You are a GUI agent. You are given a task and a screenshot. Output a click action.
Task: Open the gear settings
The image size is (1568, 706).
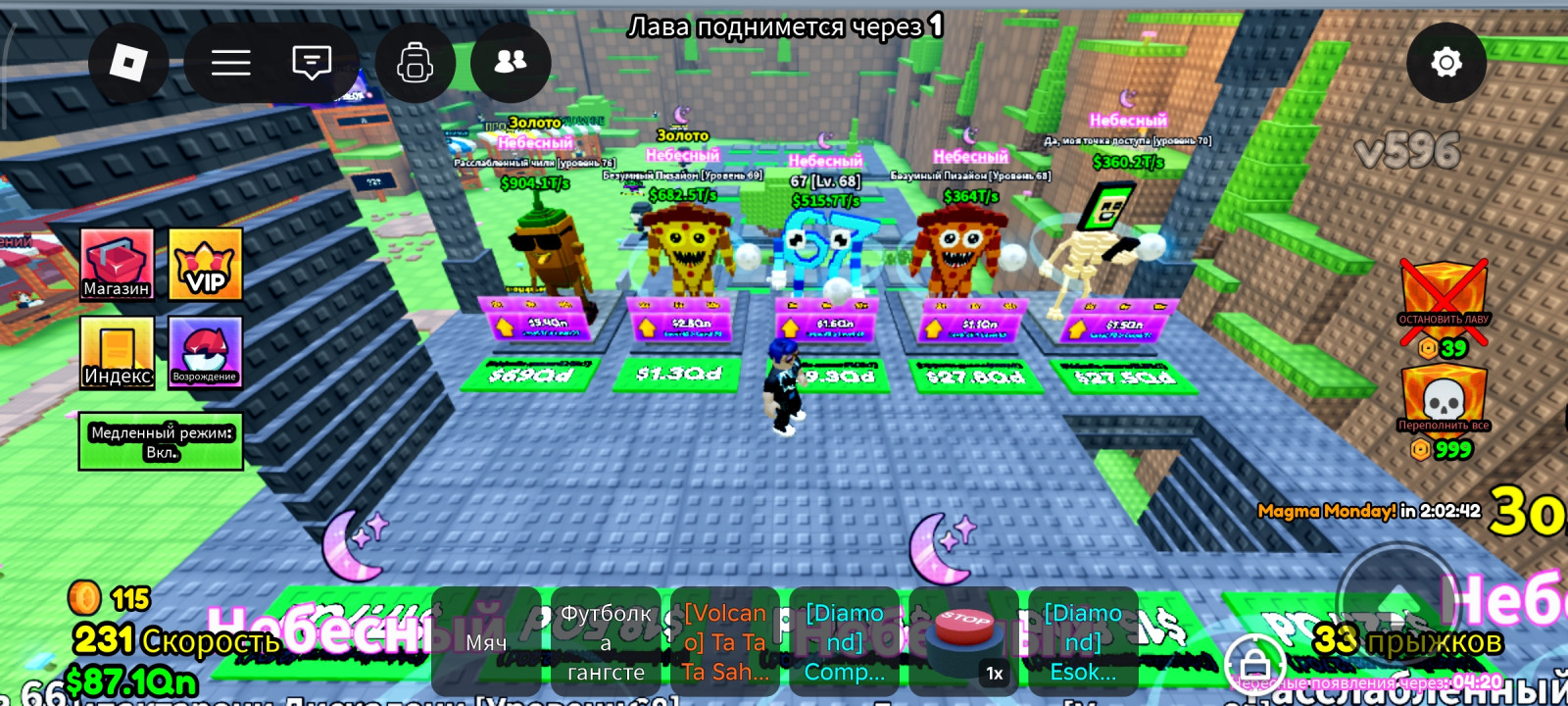click(x=1445, y=63)
